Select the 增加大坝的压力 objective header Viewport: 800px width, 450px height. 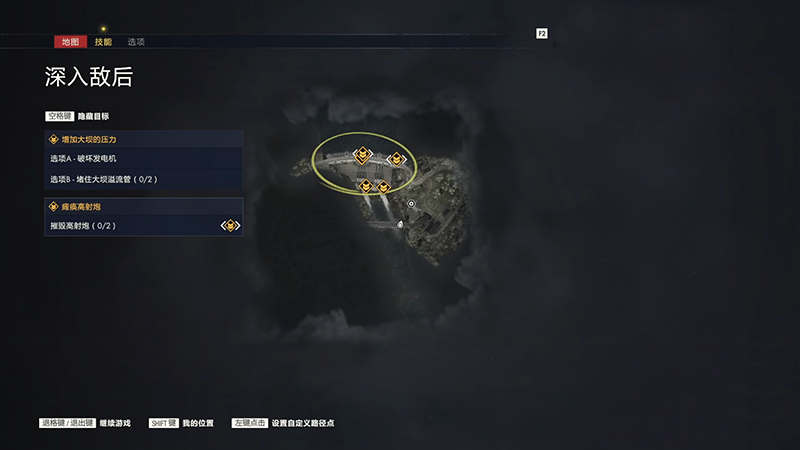click(x=143, y=139)
